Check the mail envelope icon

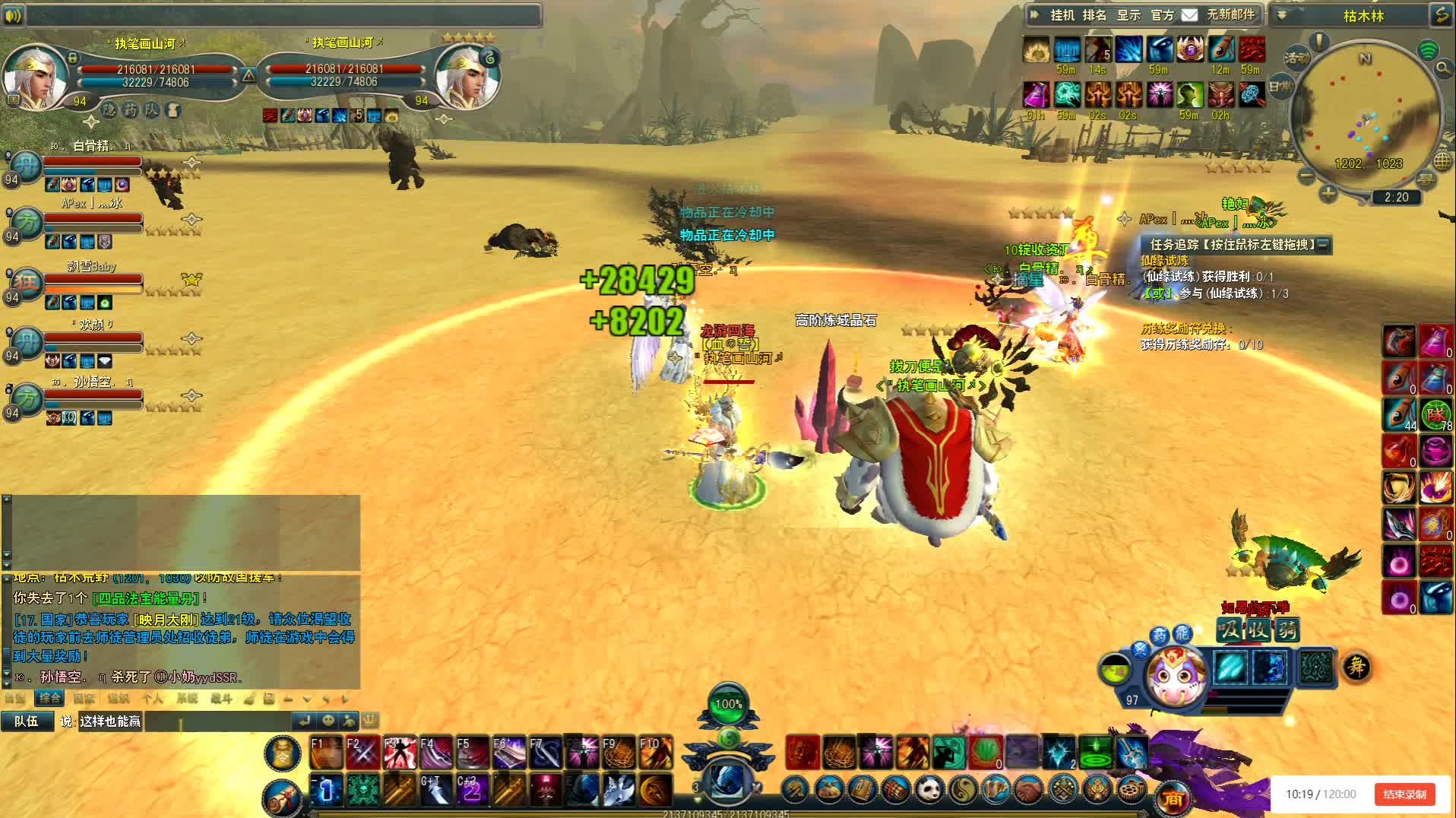coord(1189,14)
